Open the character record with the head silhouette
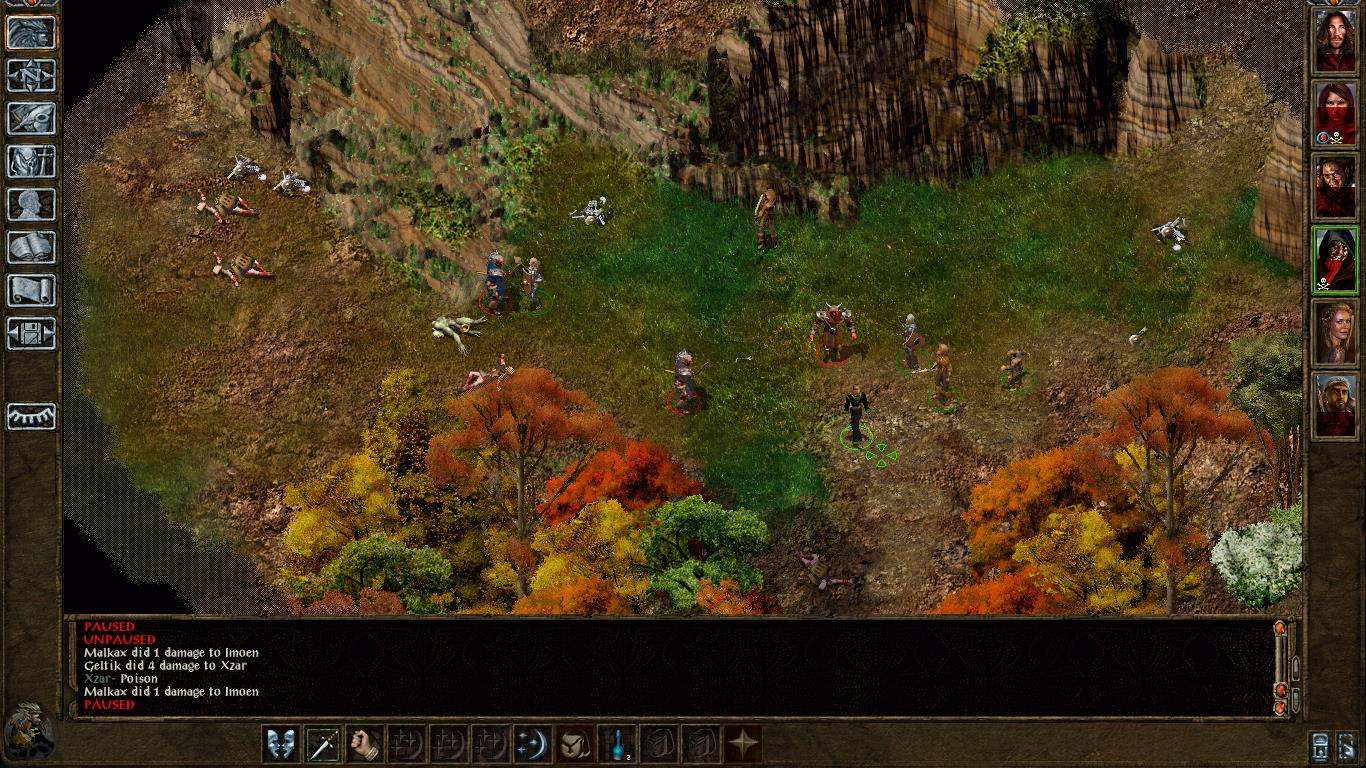1366x768 pixels. pos(31,204)
